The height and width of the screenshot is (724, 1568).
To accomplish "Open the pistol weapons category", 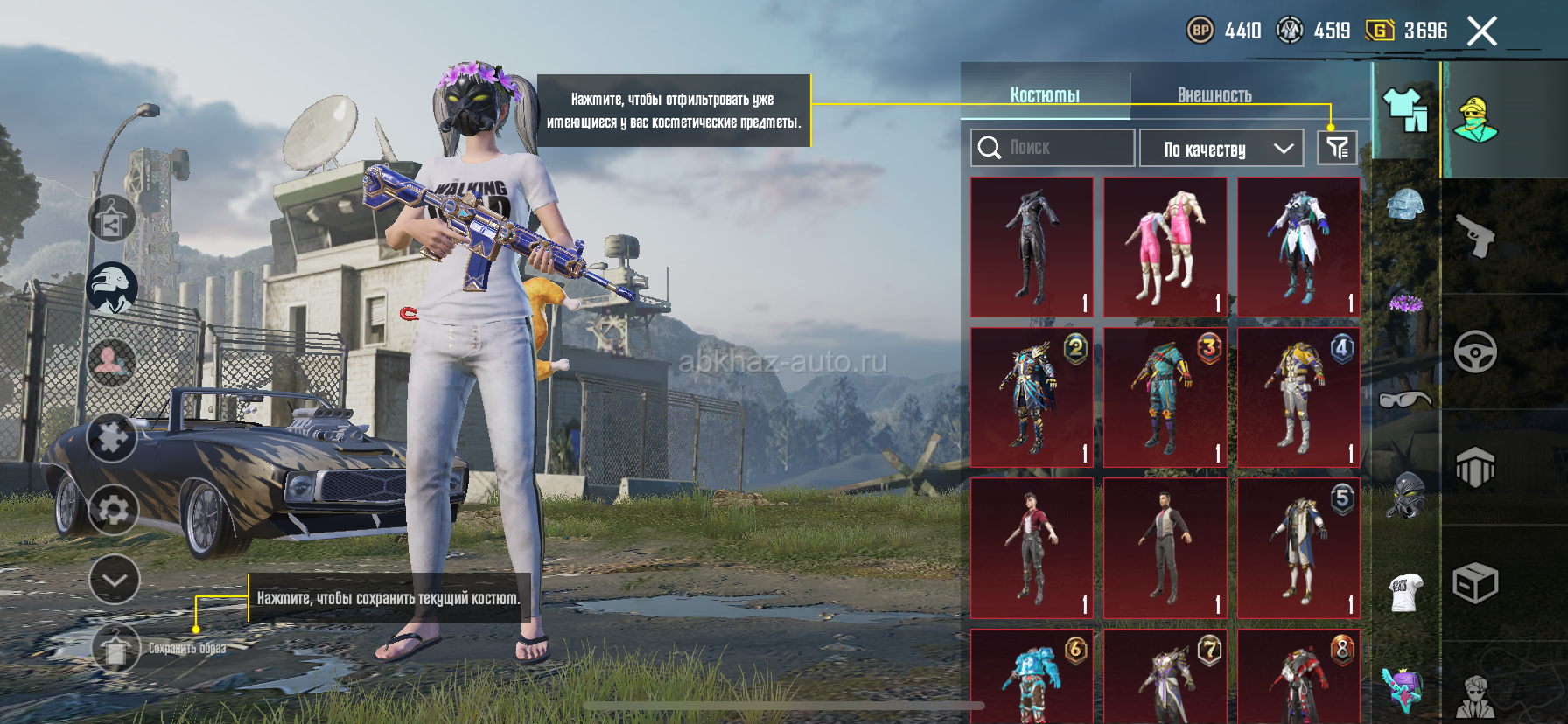I will [x=1475, y=236].
